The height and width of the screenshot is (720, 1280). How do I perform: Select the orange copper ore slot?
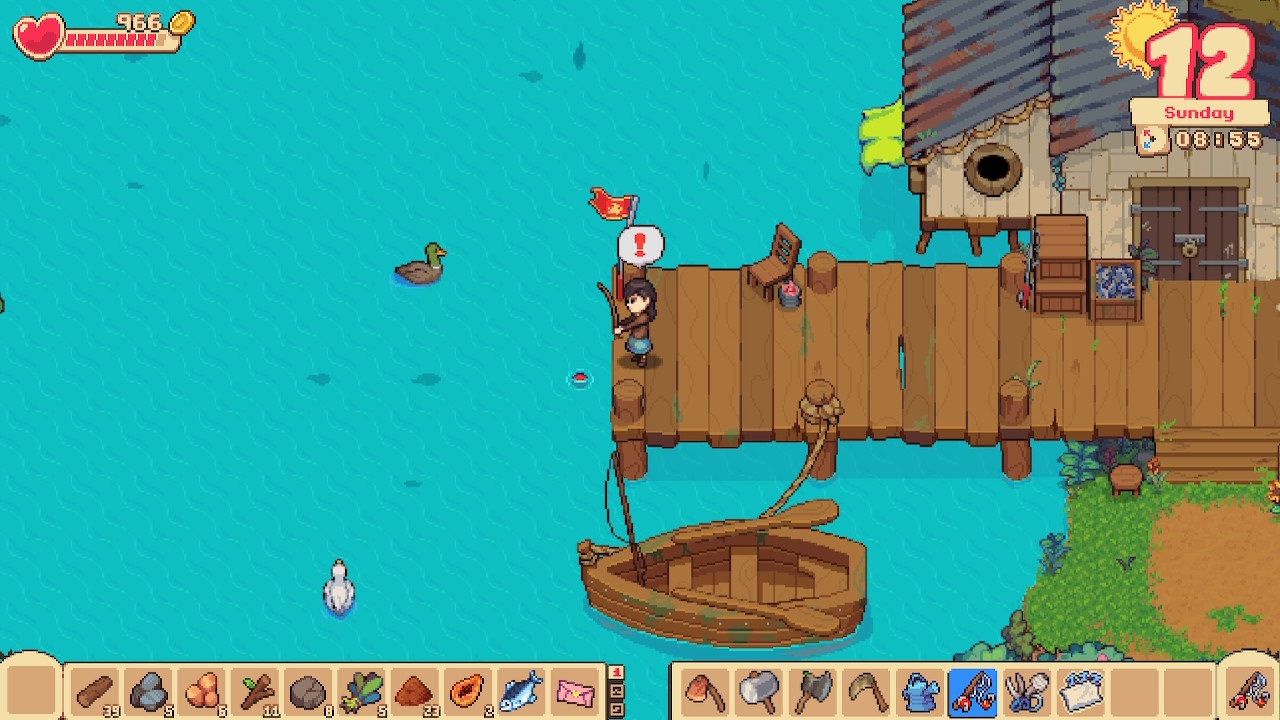point(202,691)
